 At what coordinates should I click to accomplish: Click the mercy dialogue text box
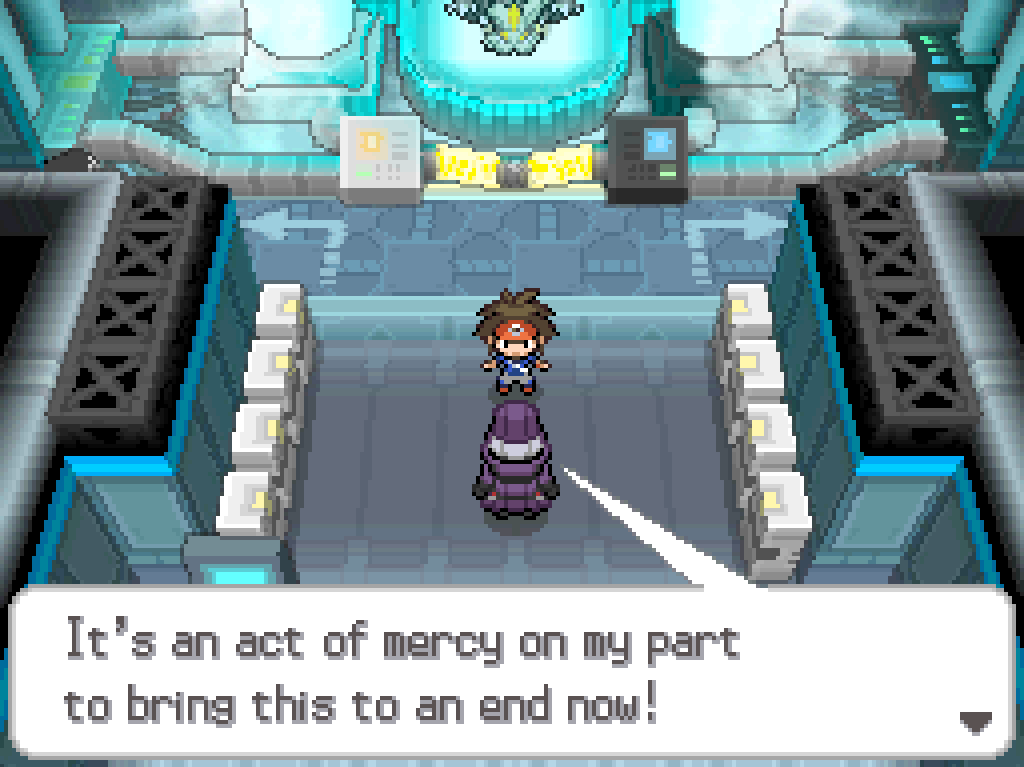[x=510, y=672]
